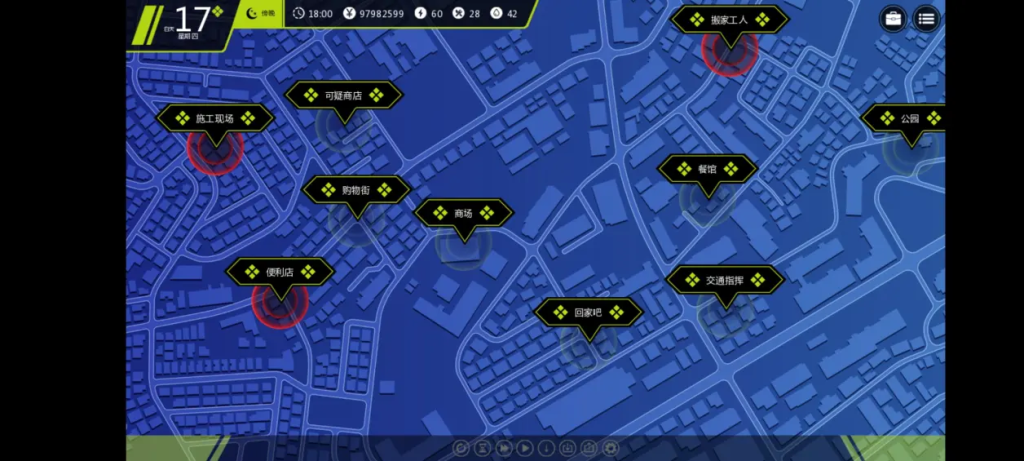Select the 施工现场 map marker

215,119
